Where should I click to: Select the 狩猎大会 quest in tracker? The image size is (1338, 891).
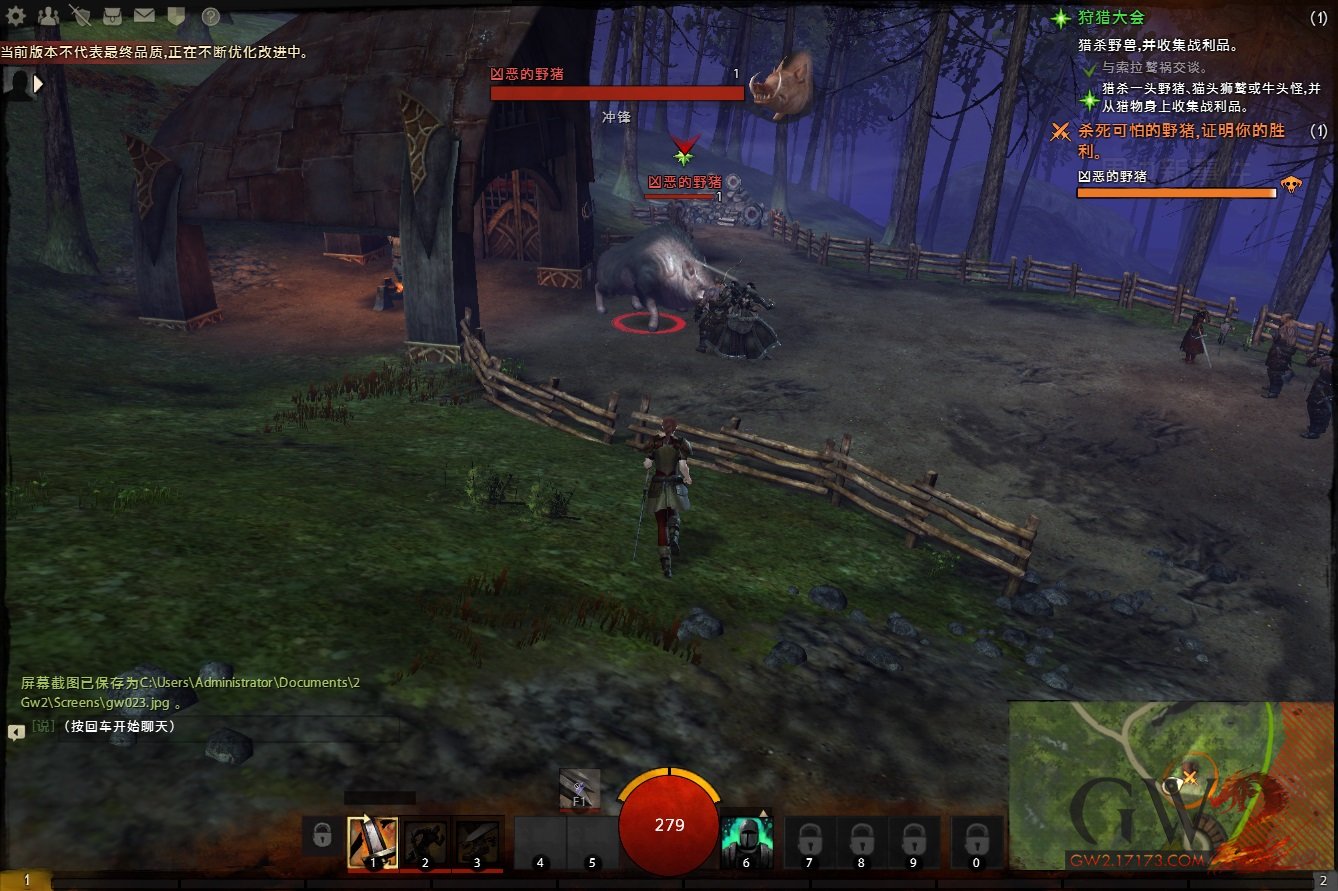(1111, 18)
